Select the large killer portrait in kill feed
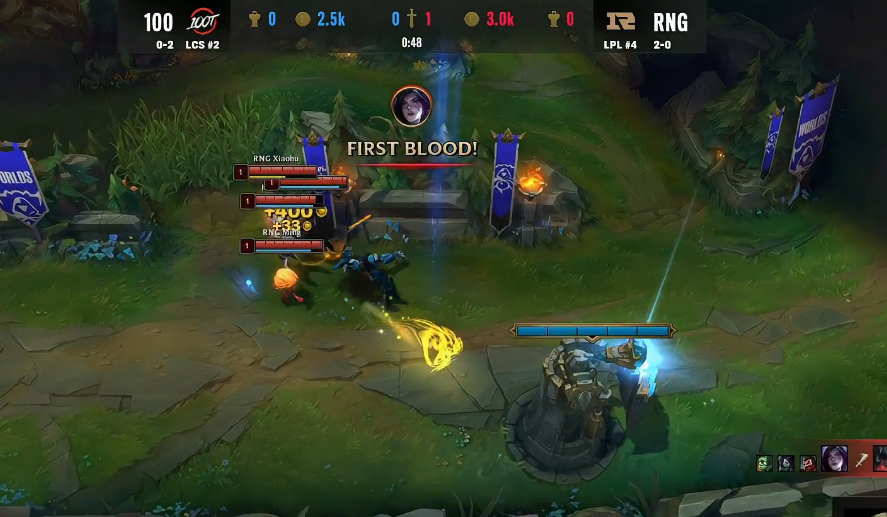The width and height of the screenshot is (887, 517). pos(834,459)
